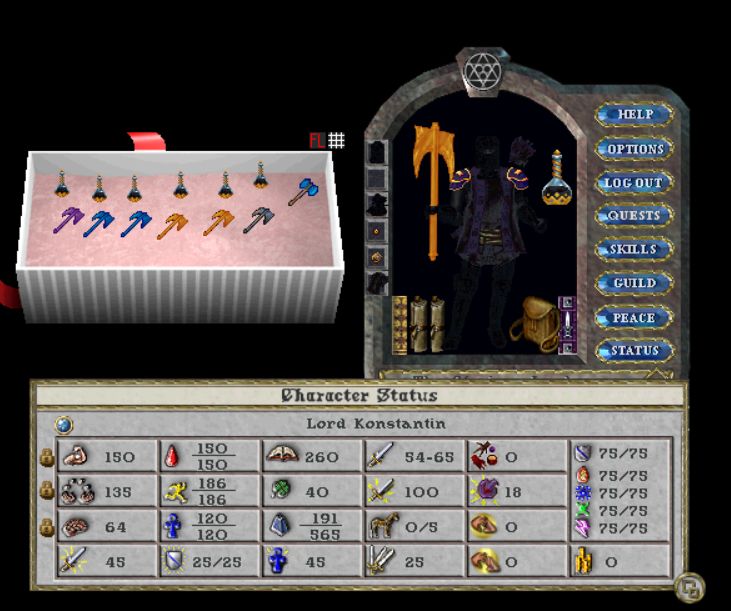Pick the gray axe in the container
The width and height of the screenshot is (731, 611).
pyautogui.click(x=259, y=218)
